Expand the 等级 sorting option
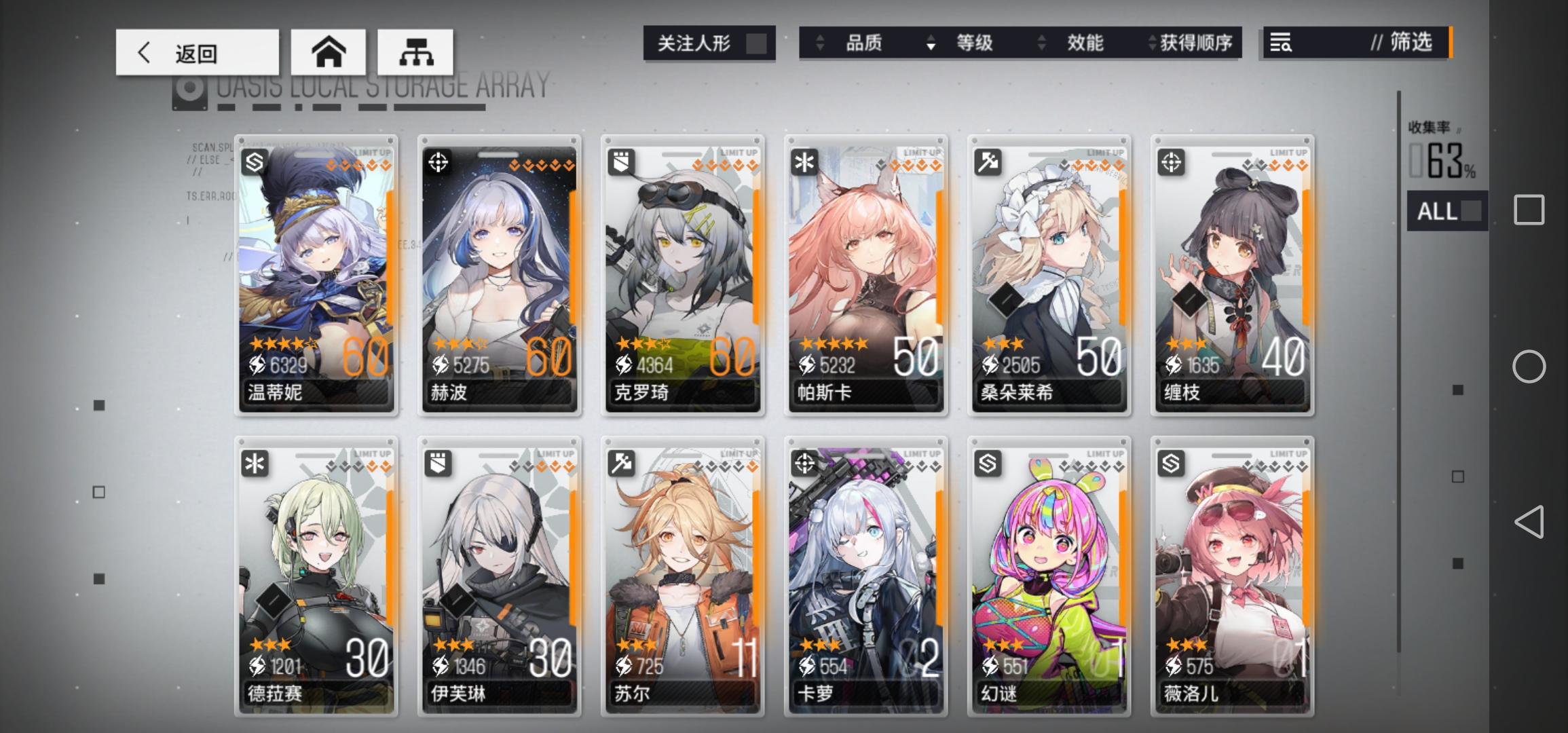The image size is (1568, 733). [975, 43]
